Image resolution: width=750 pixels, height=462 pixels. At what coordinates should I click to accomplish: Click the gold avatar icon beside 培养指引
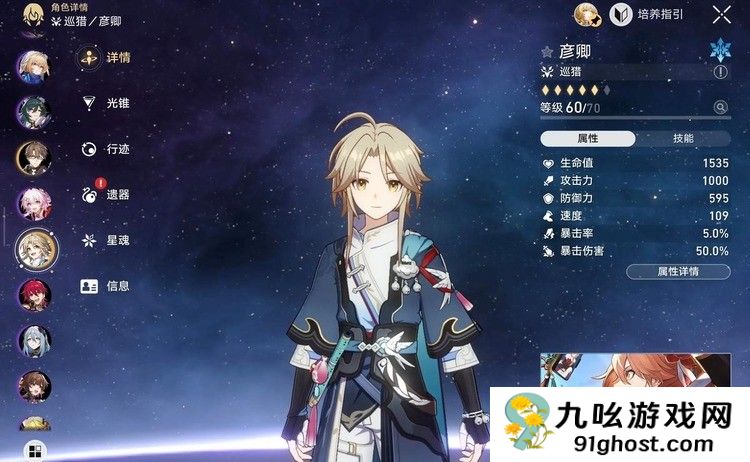click(x=587, y=15)
